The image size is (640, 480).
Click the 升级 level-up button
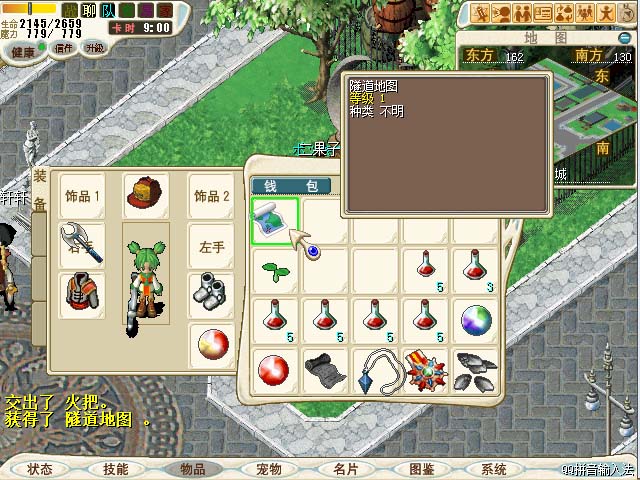click(x=95, y=47)
